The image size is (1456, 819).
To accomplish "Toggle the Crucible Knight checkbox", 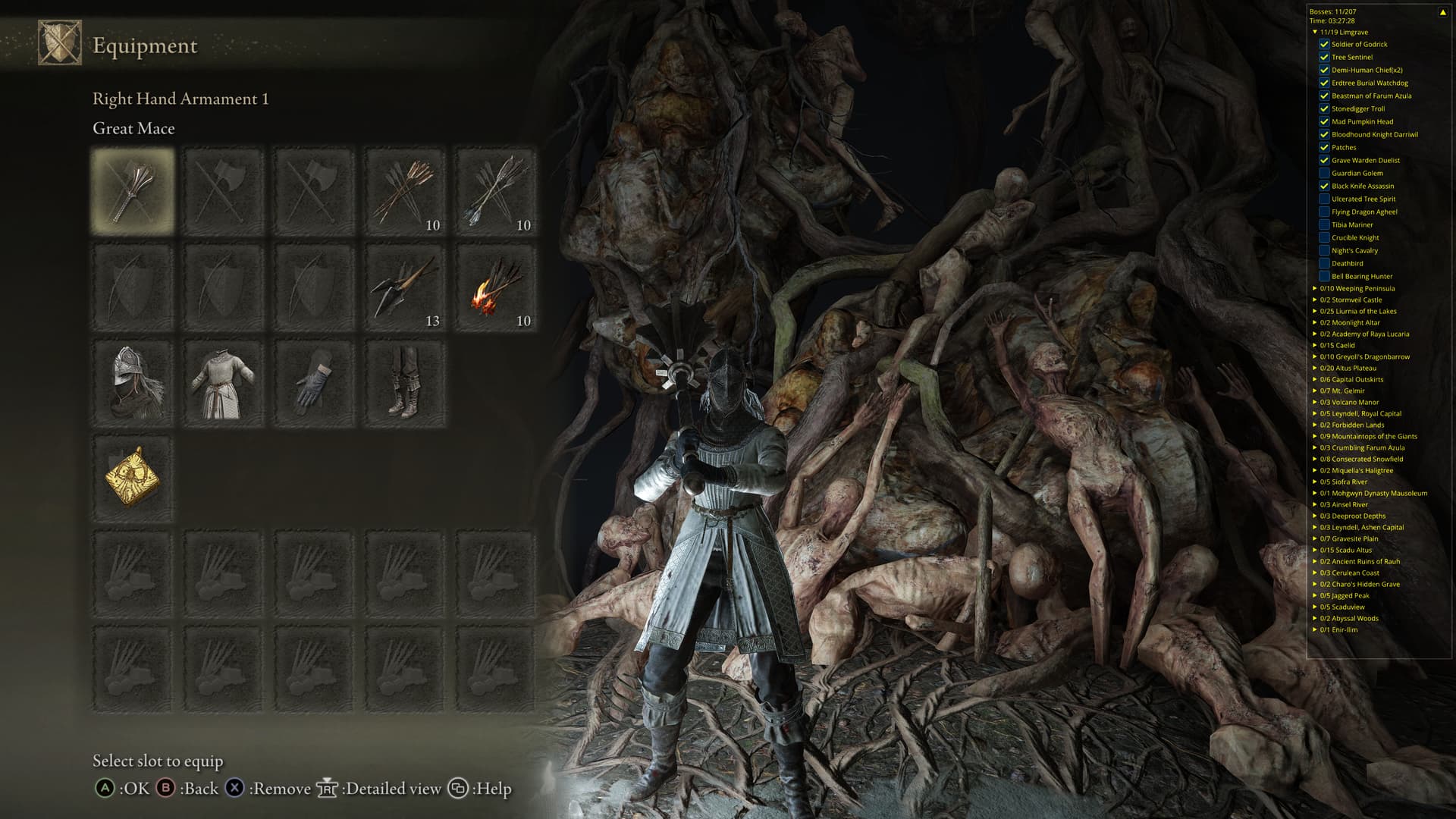I will point(1324,237).
